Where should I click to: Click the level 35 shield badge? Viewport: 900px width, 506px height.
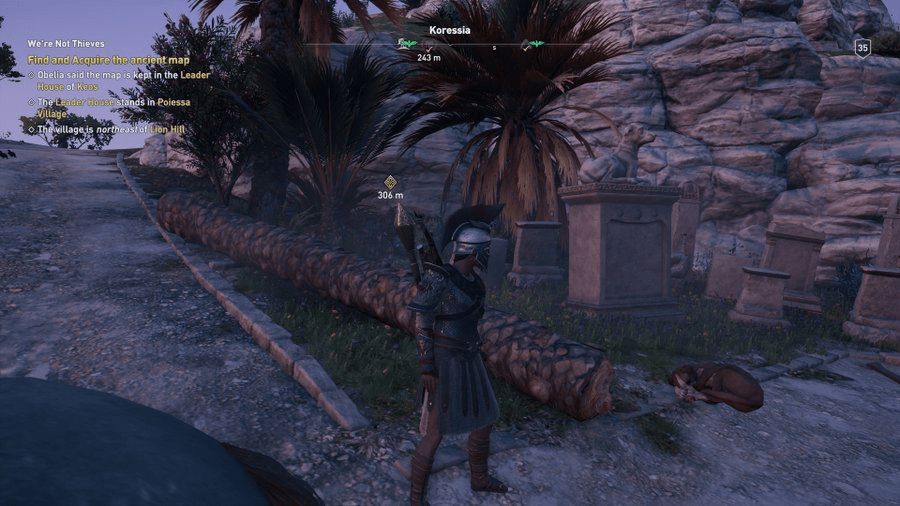[862, 47]
